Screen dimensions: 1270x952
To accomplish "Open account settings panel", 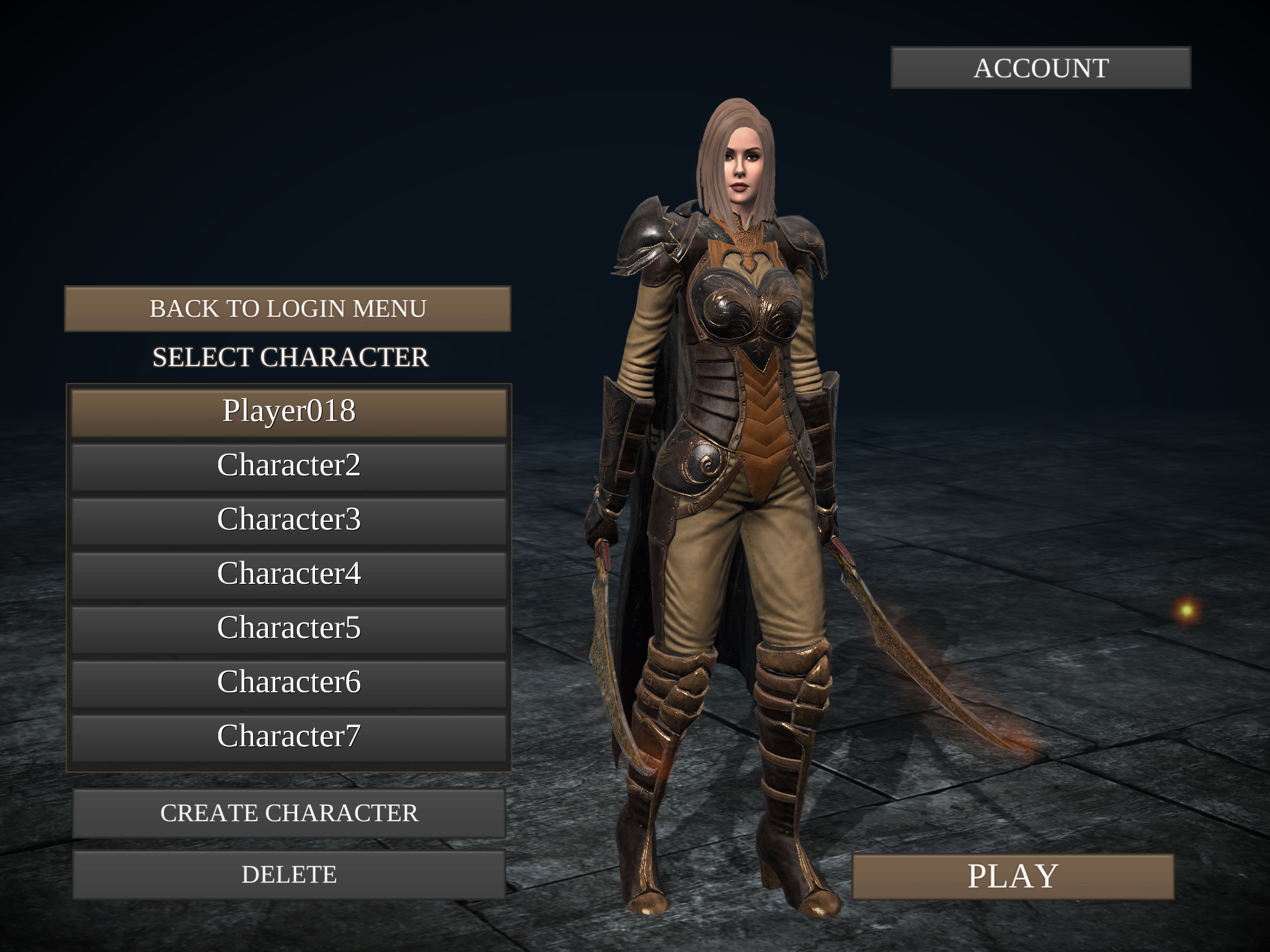I will (x=1041, y=68).
